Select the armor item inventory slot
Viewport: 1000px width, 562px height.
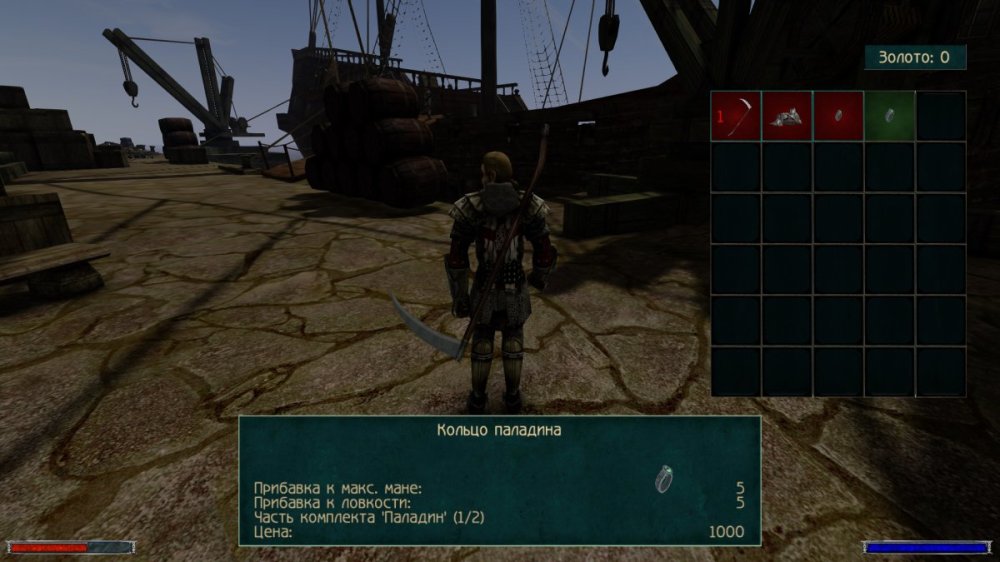click(x=787, y=116)
